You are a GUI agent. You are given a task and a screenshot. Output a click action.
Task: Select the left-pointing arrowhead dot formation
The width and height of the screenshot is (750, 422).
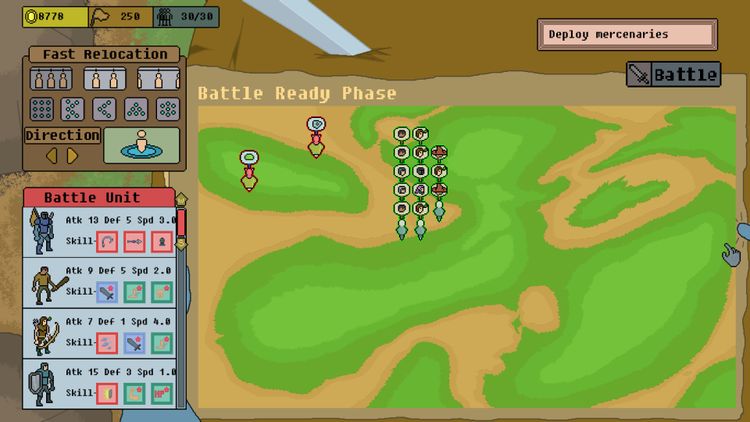[105, 109]
